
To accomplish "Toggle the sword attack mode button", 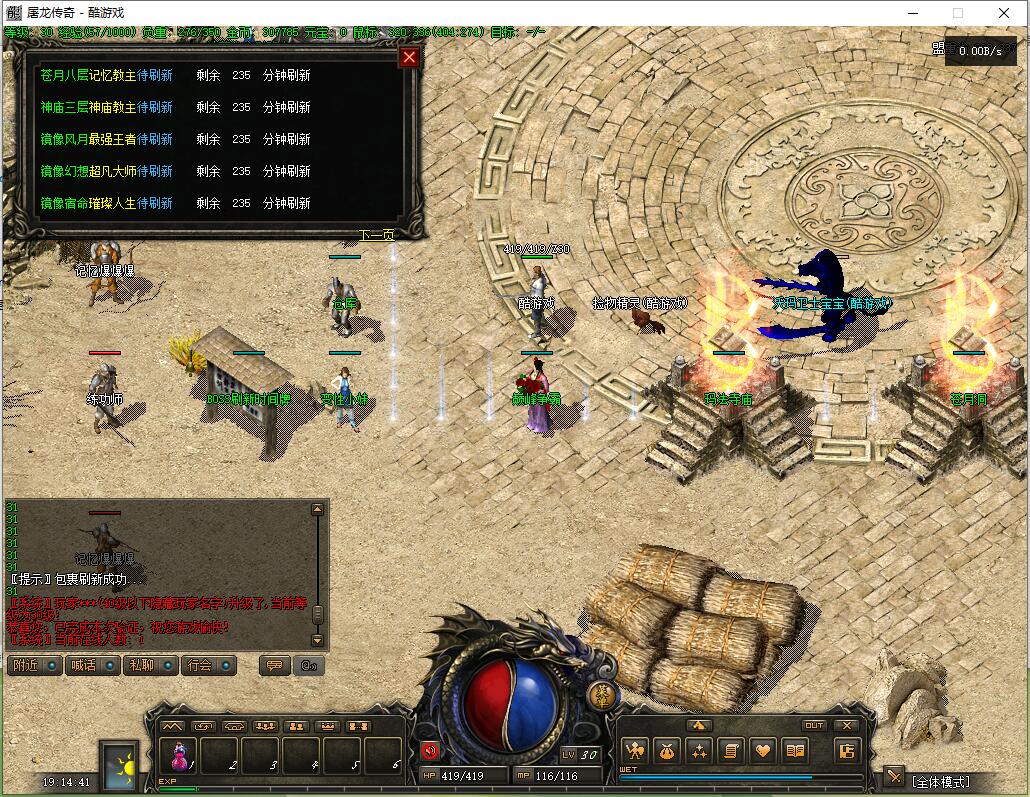I will point(893,778).
